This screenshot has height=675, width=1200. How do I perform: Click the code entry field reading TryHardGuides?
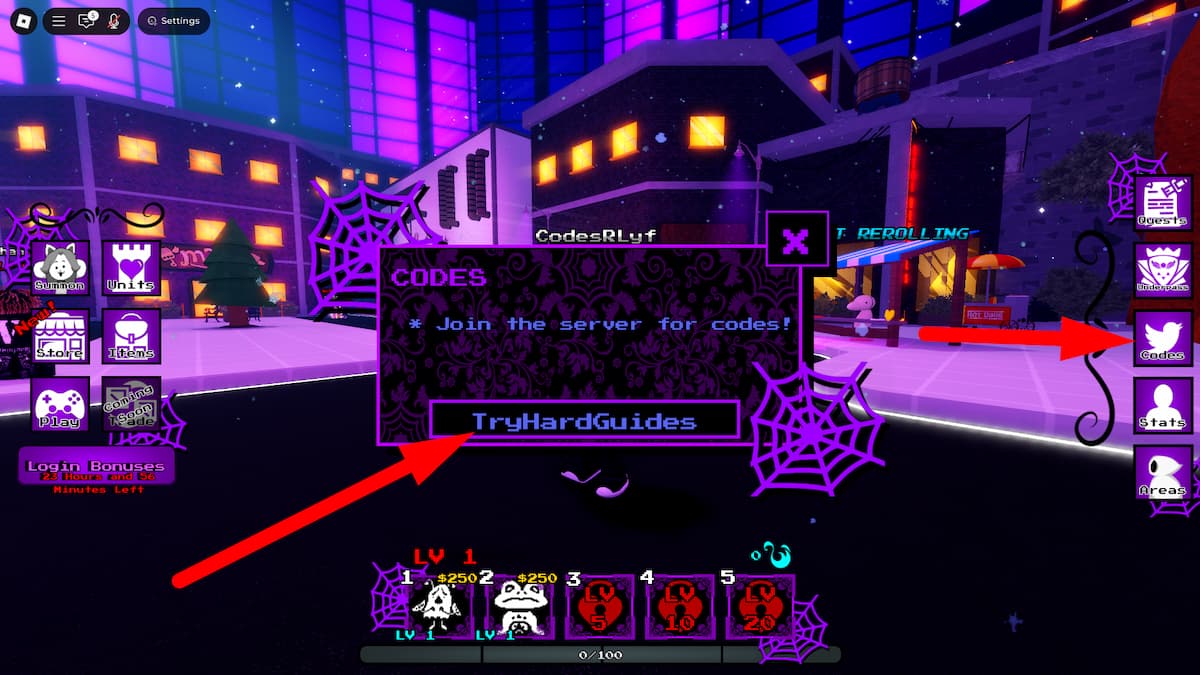[x=584, y=421]
